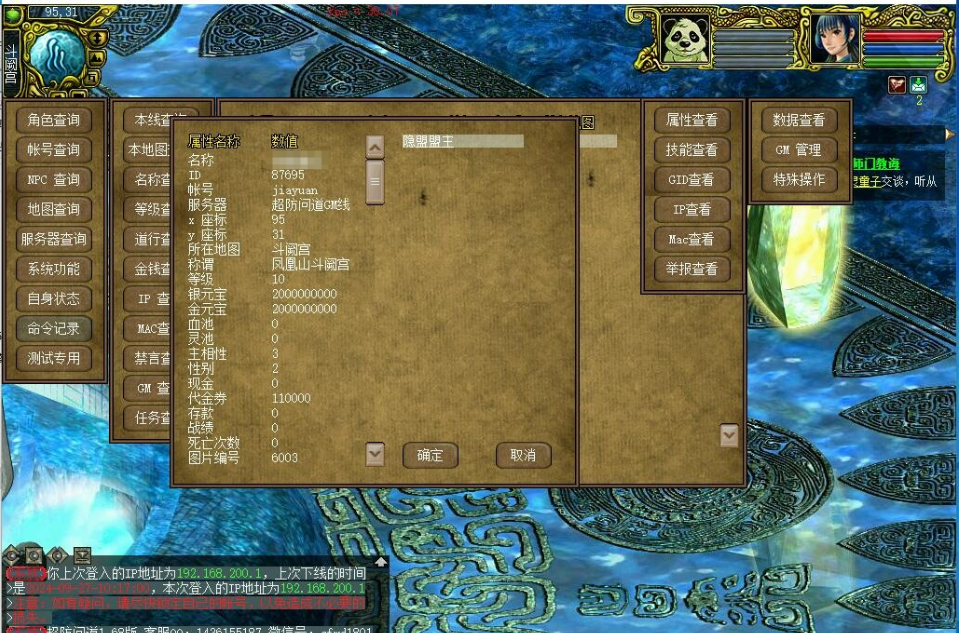The image size is (959, 633).
Task: Select the 测试专用 test button
Action: 54,358
